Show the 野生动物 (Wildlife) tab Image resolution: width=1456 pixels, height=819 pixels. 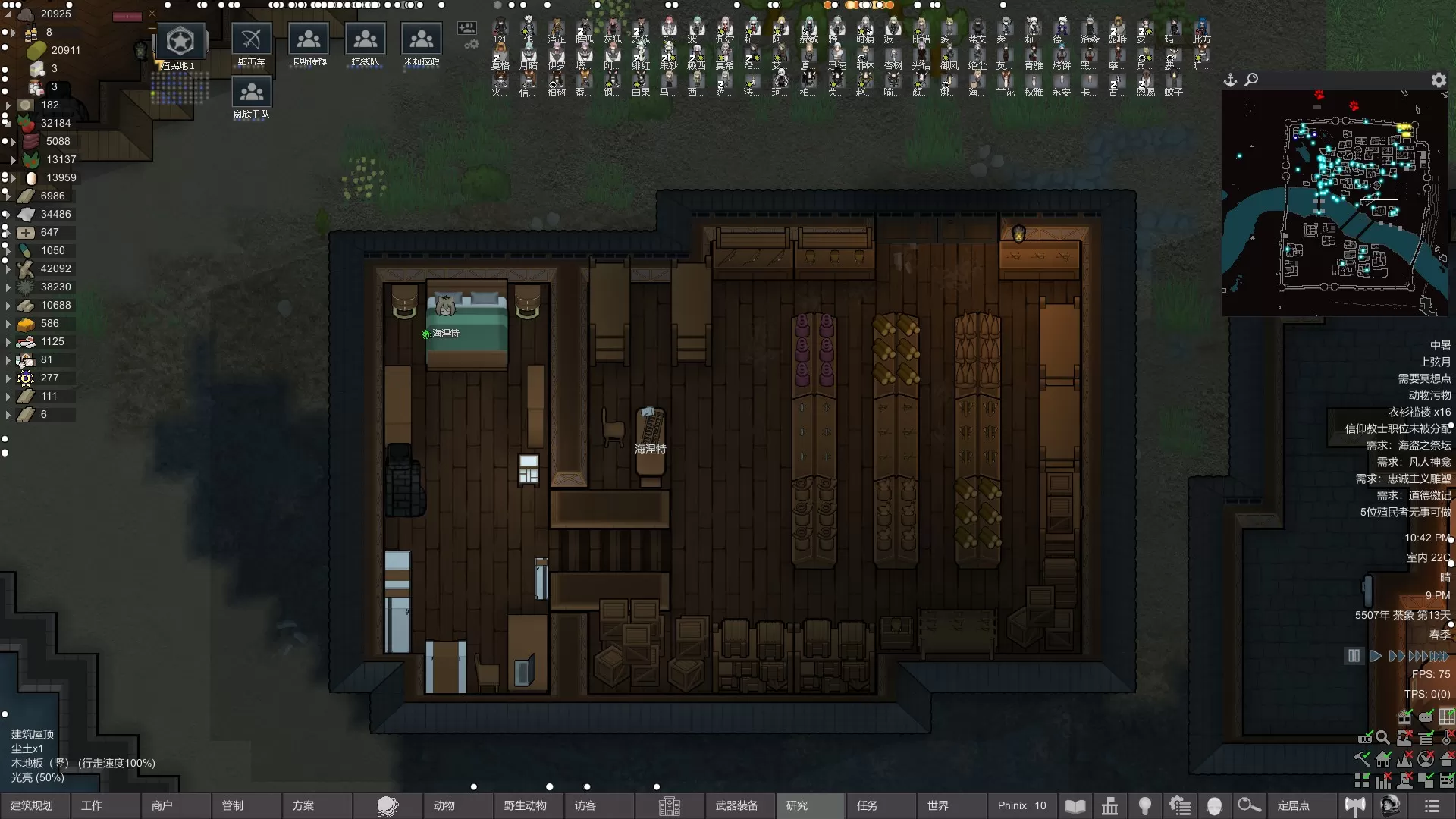pos(525,805)
